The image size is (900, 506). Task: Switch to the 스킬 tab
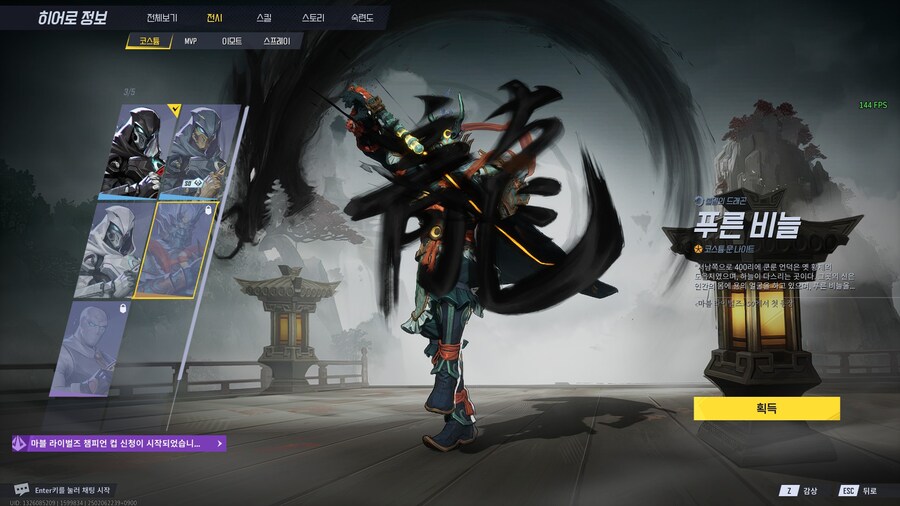(263, 18)
